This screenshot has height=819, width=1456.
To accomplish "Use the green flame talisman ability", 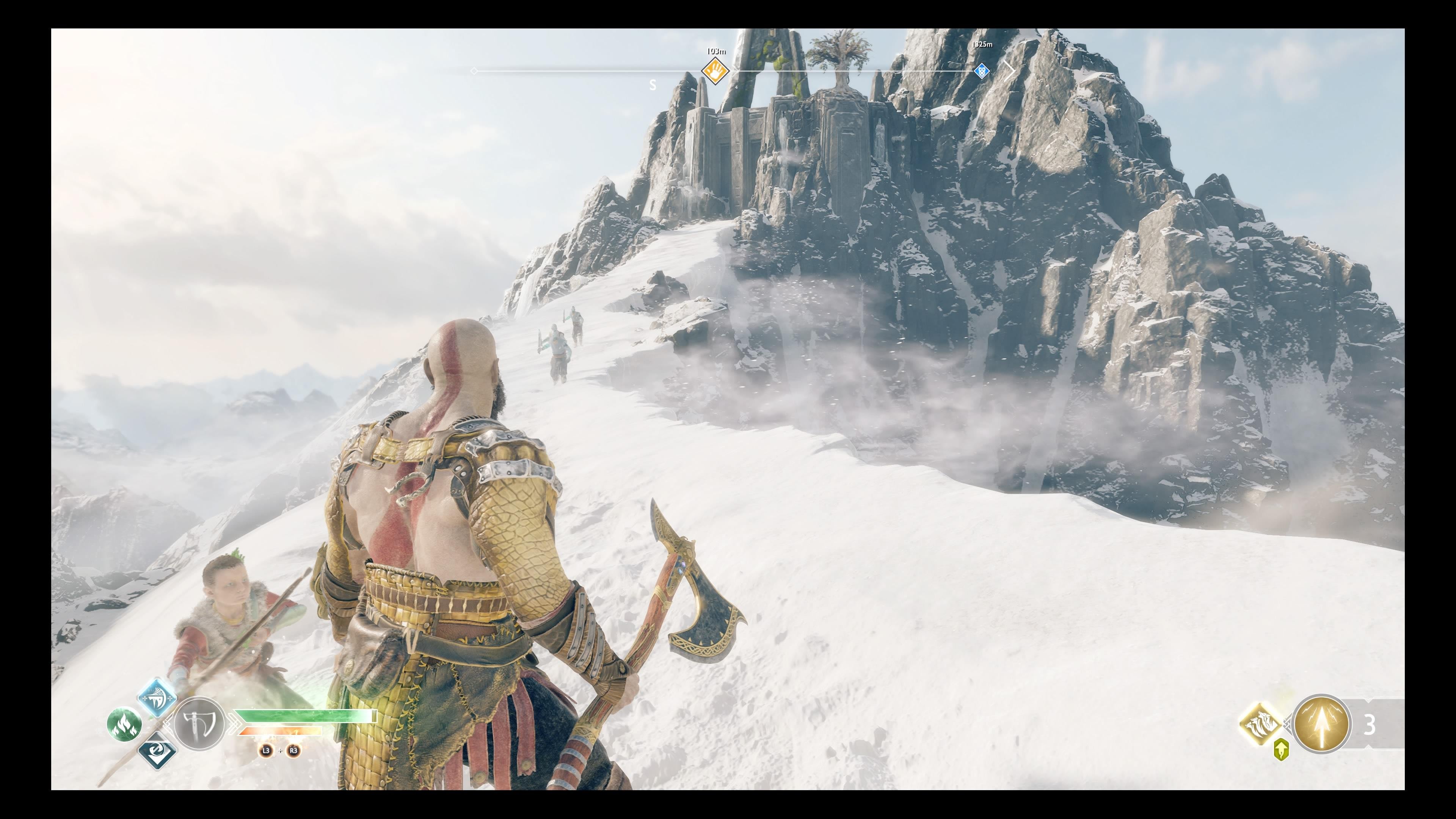I will (124, 724).
